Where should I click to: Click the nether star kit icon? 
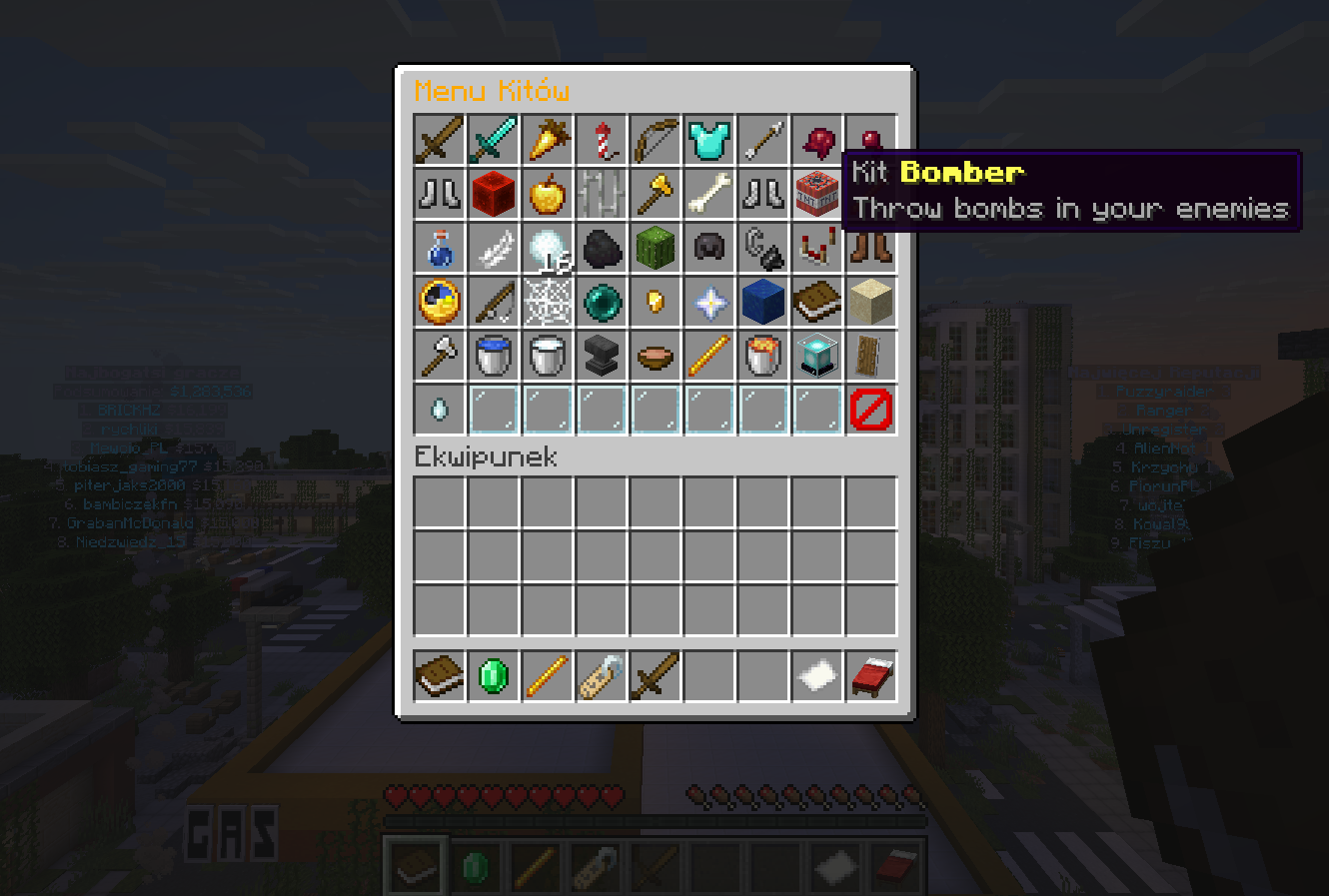(x=709, y=302)
